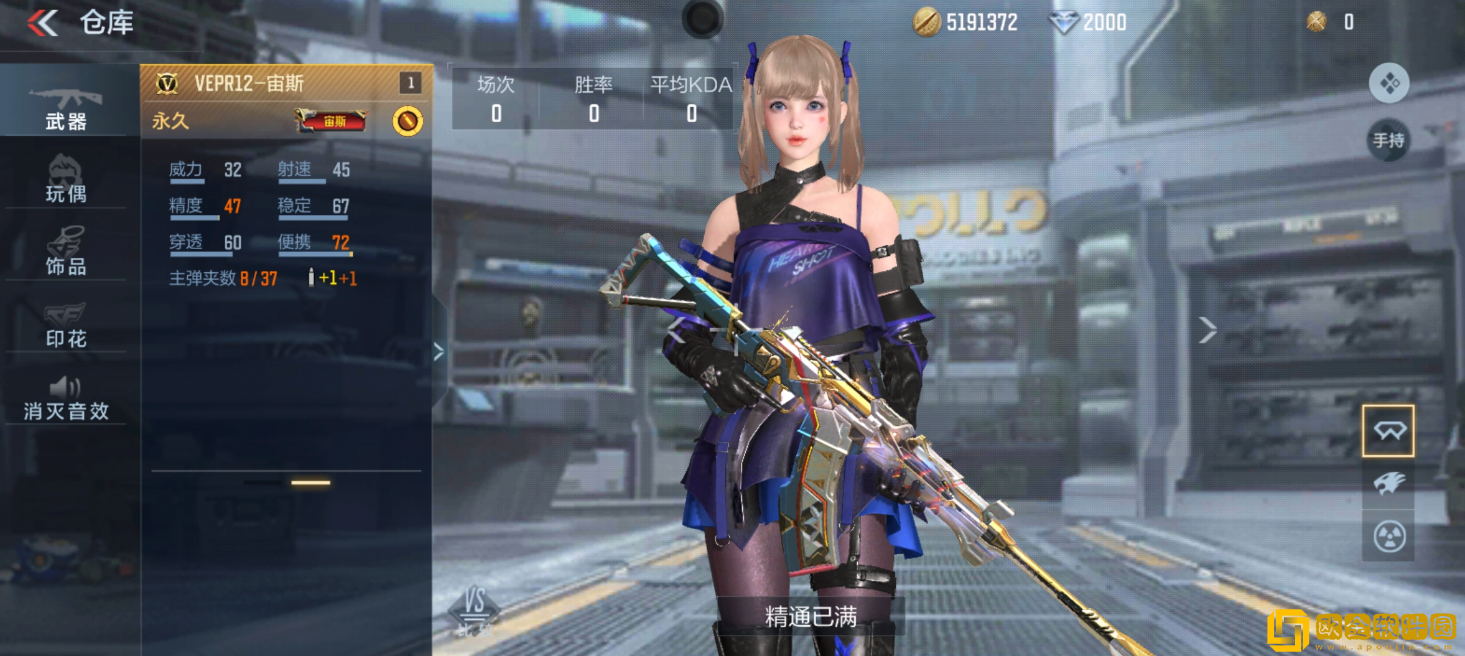
Task: Select the 饰品 accessories tab
Action: (x=66, y=252)
